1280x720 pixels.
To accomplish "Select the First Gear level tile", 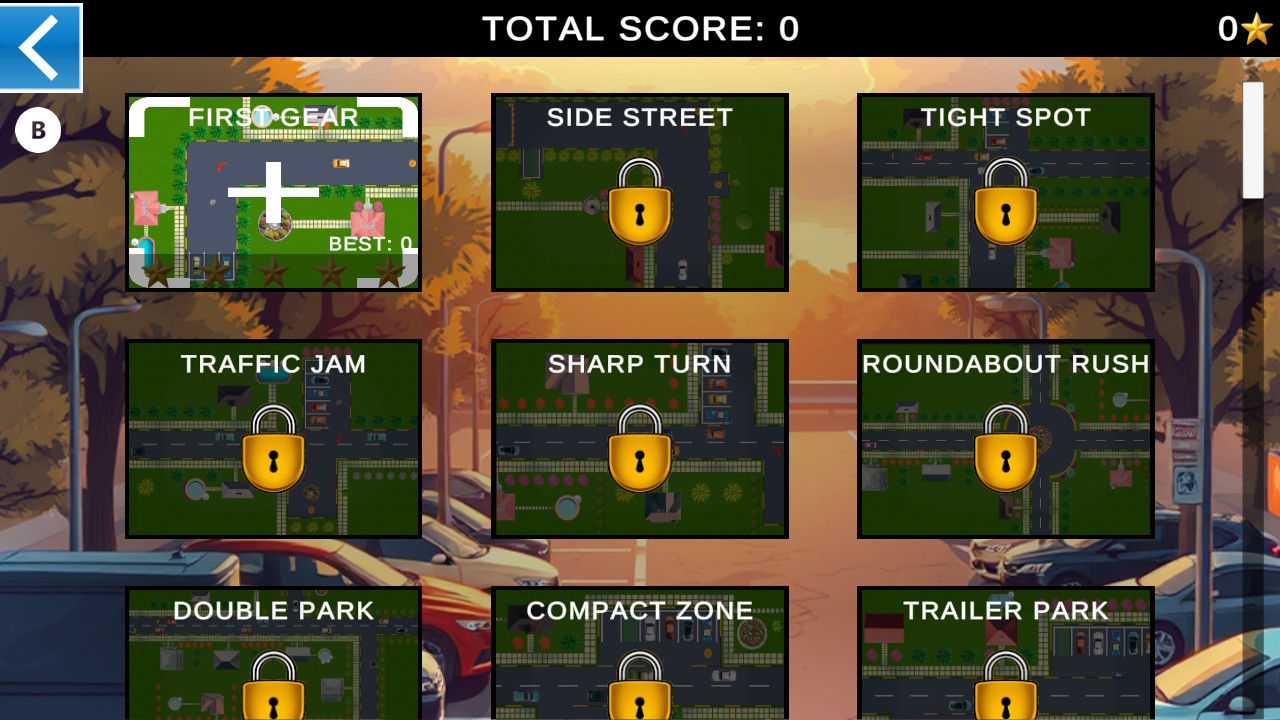I will pyautogui.click(x=273, y=192).
